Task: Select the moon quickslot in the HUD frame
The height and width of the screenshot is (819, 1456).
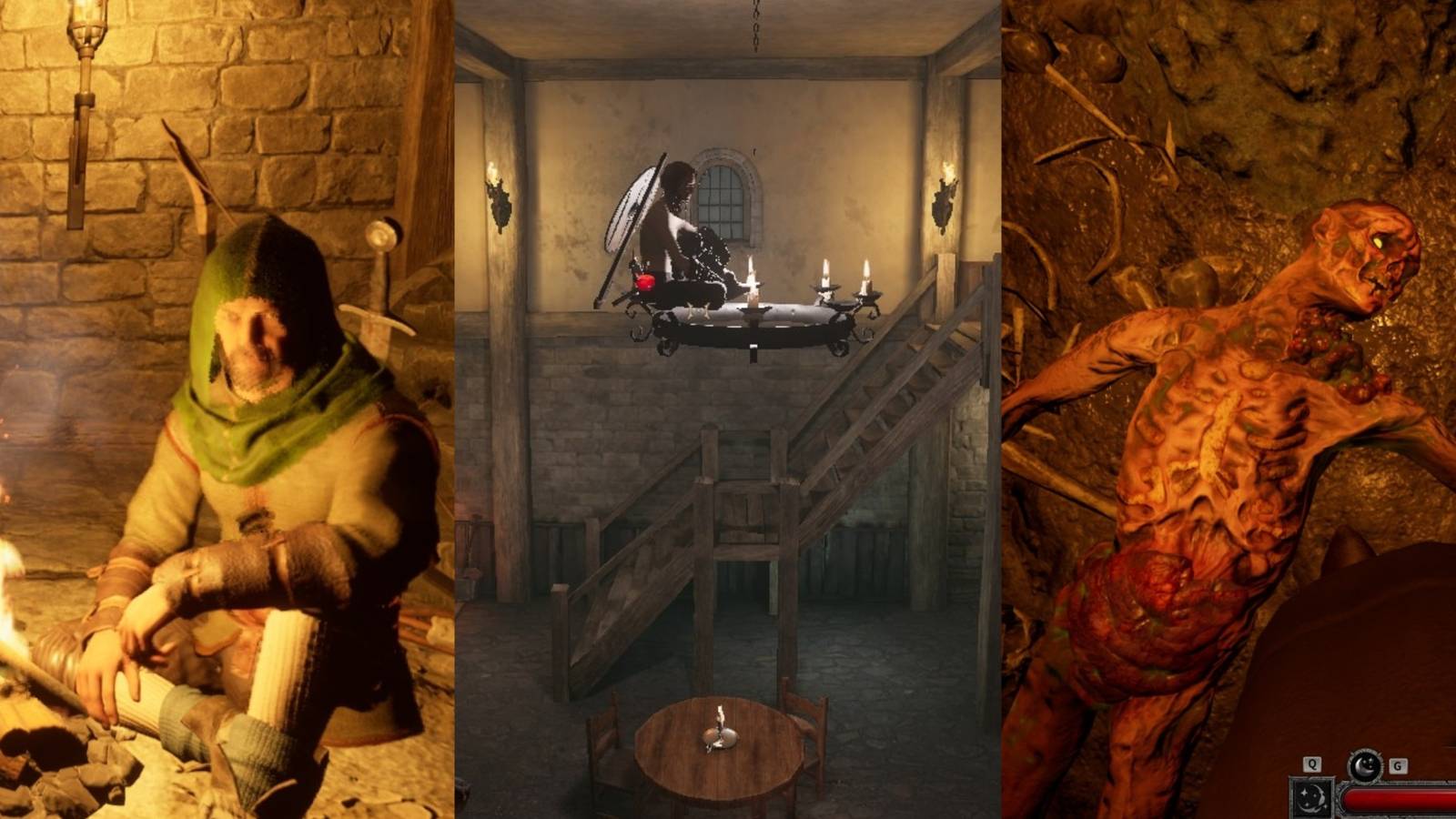Action: pyautogui.click(x=1310, y=799)
